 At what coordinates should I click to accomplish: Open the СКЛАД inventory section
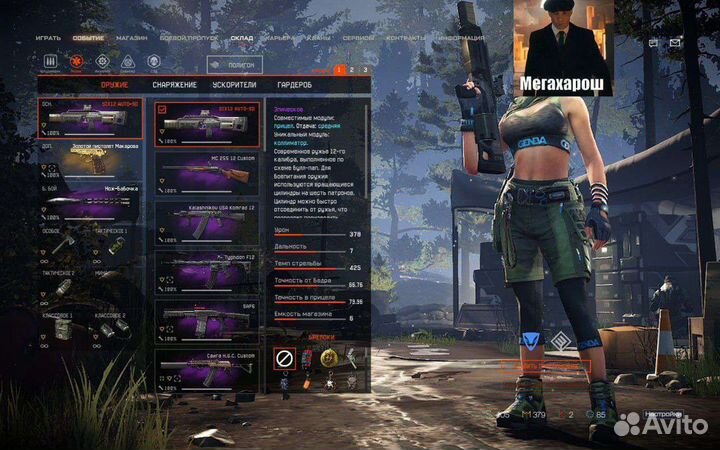click(x=242, y=38)
